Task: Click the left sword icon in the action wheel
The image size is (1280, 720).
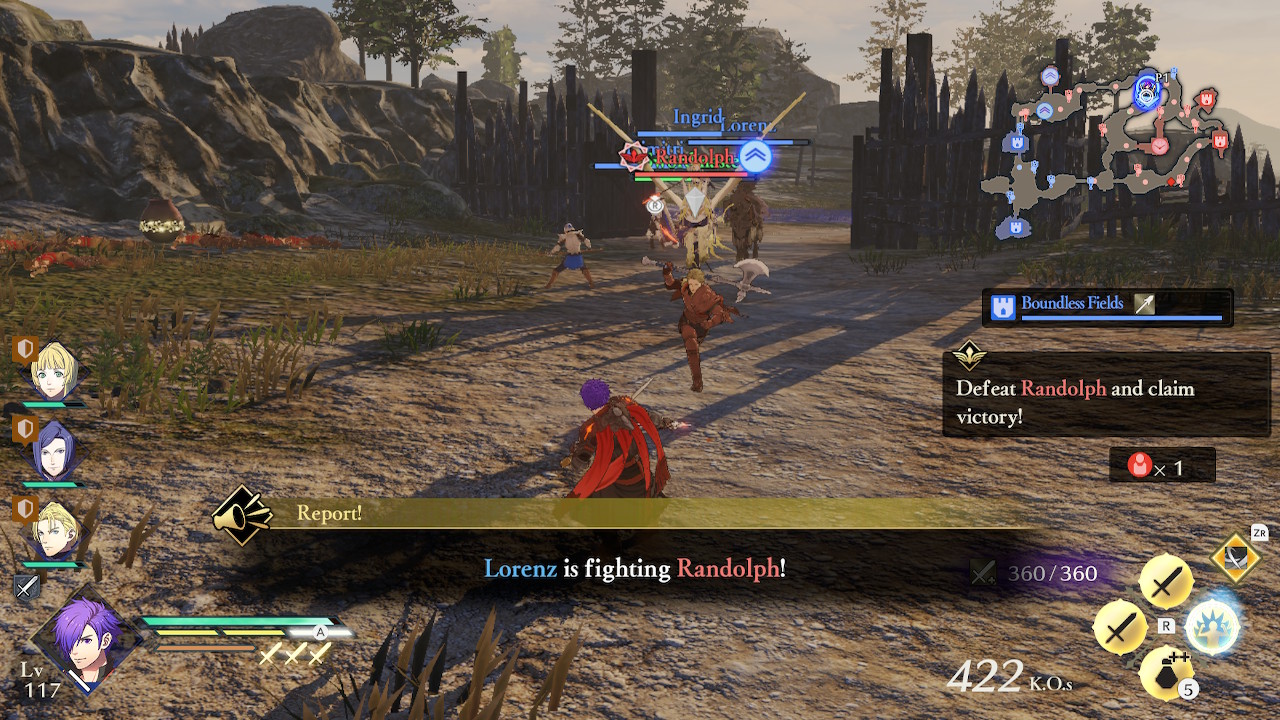Action: pyautogui.click(x=1119, y=629)
